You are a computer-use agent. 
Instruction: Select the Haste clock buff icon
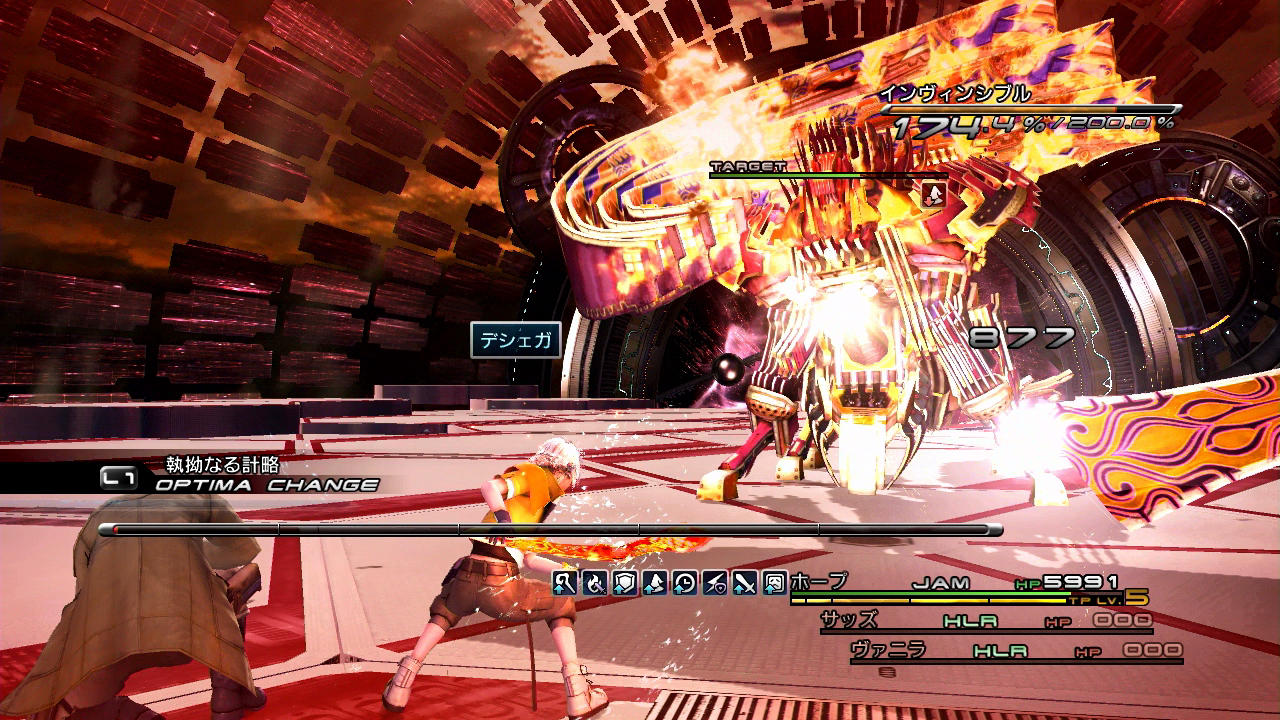click(685, 582)
